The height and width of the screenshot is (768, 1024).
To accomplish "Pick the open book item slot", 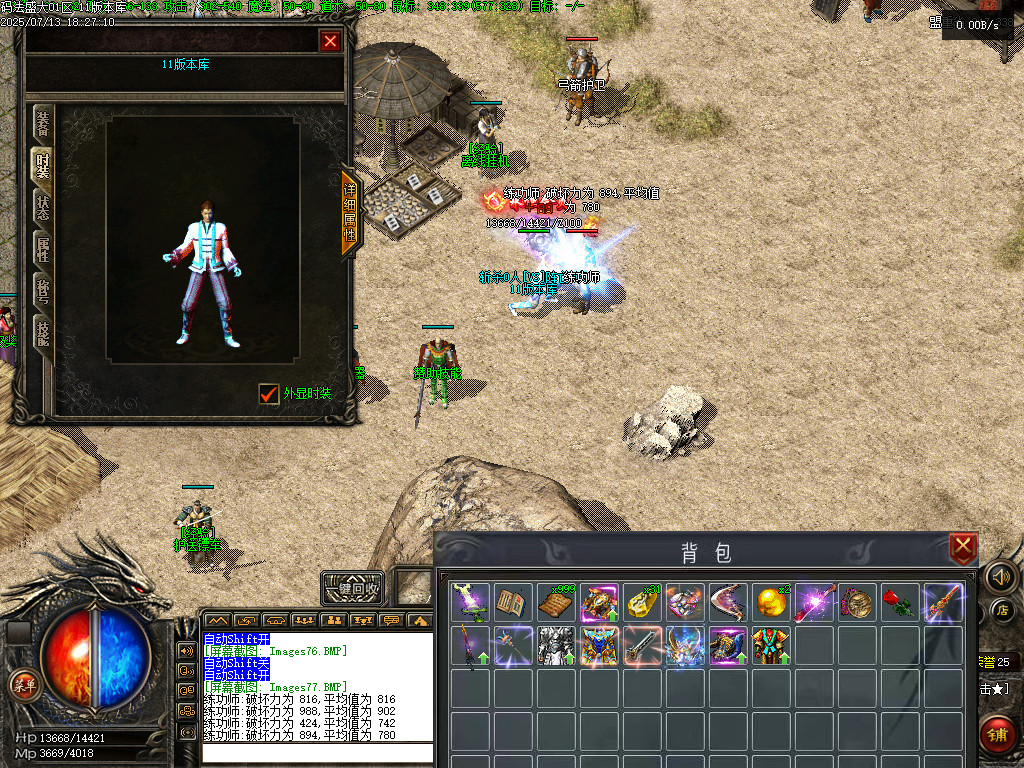I will [513, 603].
